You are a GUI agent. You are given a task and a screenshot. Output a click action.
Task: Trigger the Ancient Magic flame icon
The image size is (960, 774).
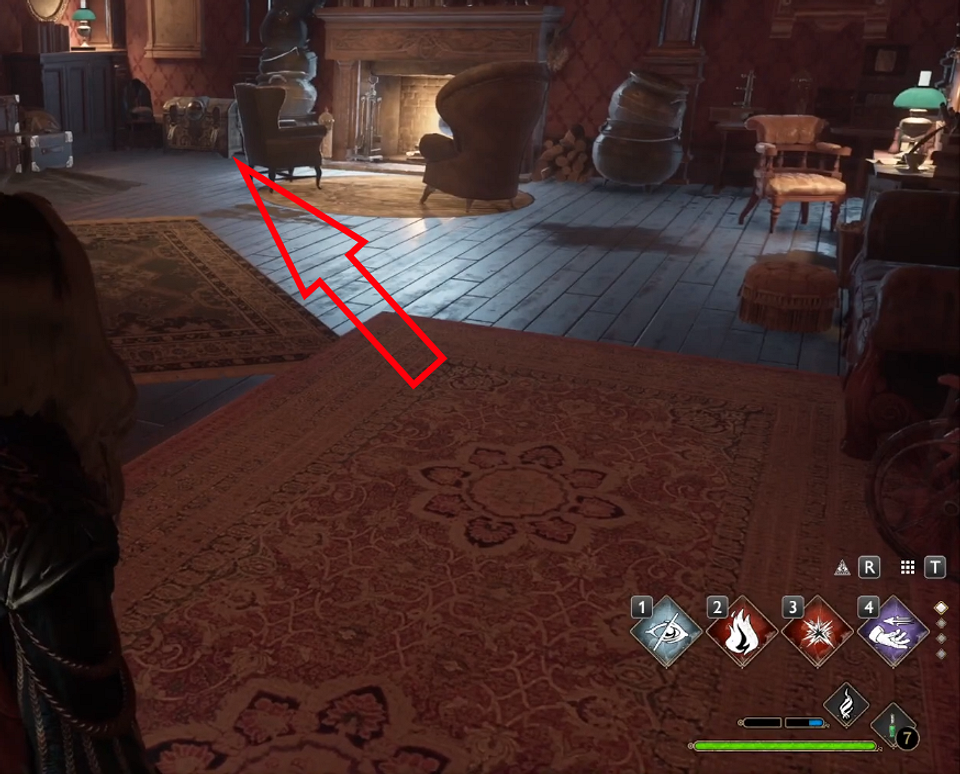coord(843,704)
